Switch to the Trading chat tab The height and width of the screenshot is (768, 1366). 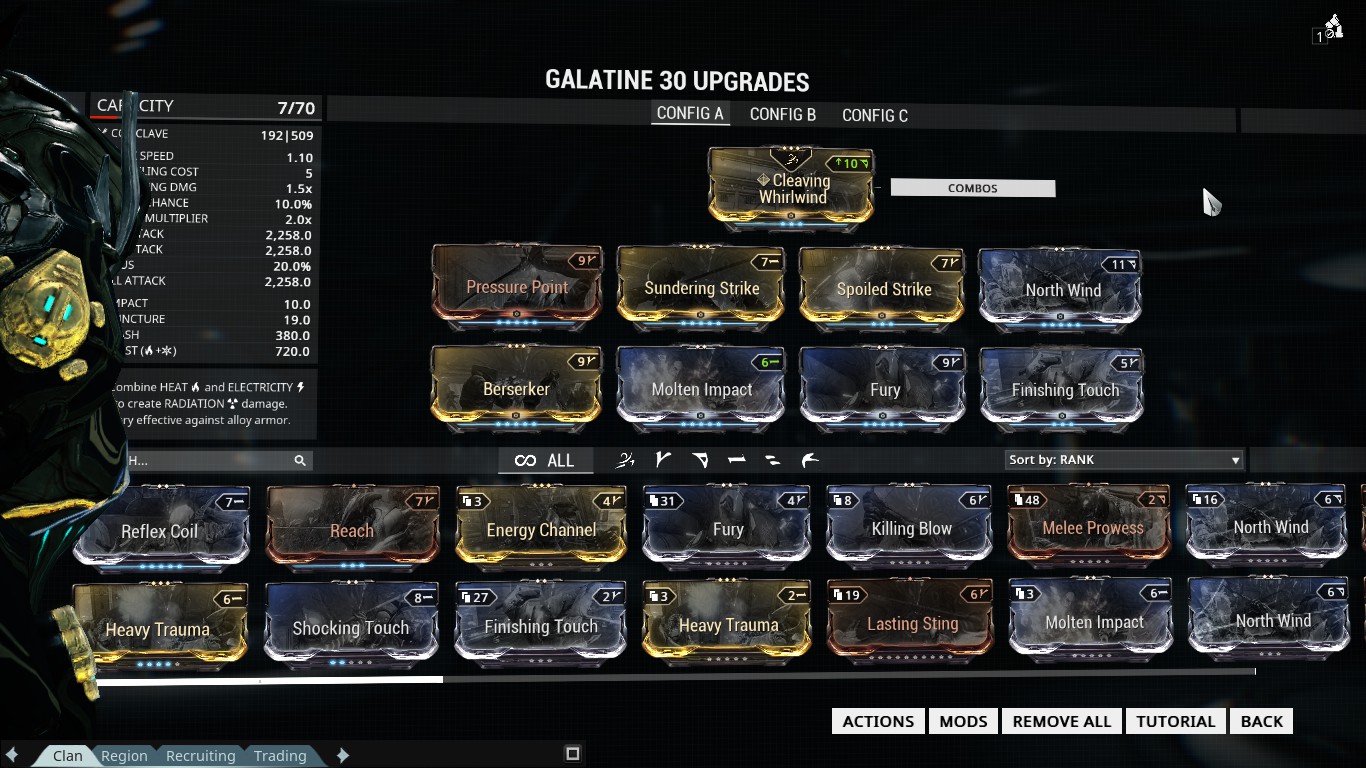pyautogui.click(x=280, y=756)
